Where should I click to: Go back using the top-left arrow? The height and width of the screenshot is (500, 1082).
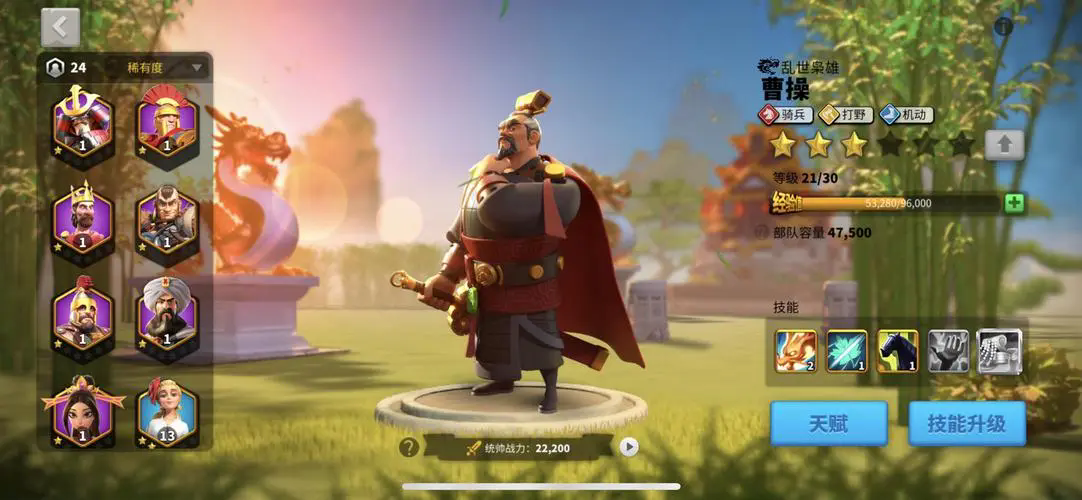click(x=61, y=27)
